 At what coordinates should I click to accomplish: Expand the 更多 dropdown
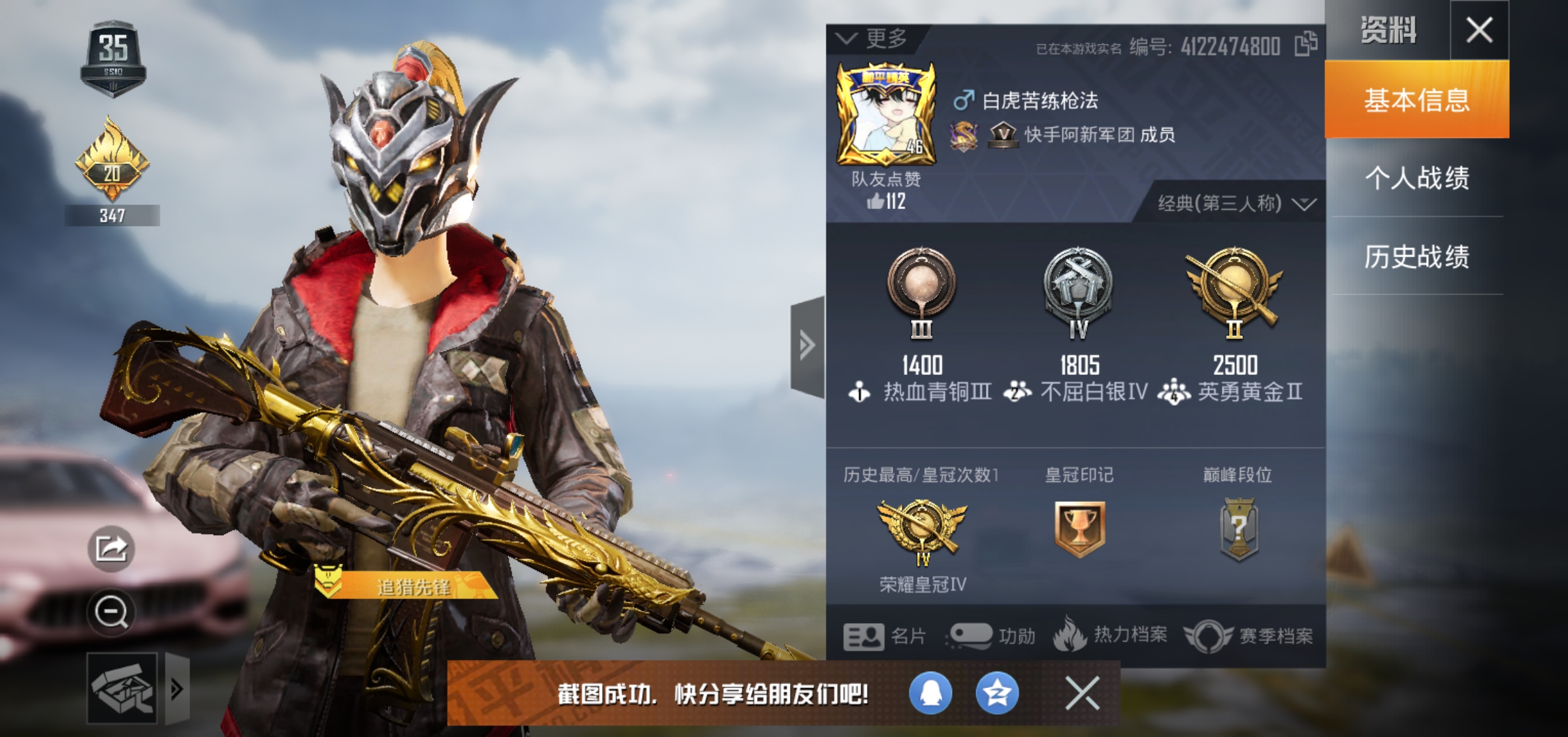(874, 39)
